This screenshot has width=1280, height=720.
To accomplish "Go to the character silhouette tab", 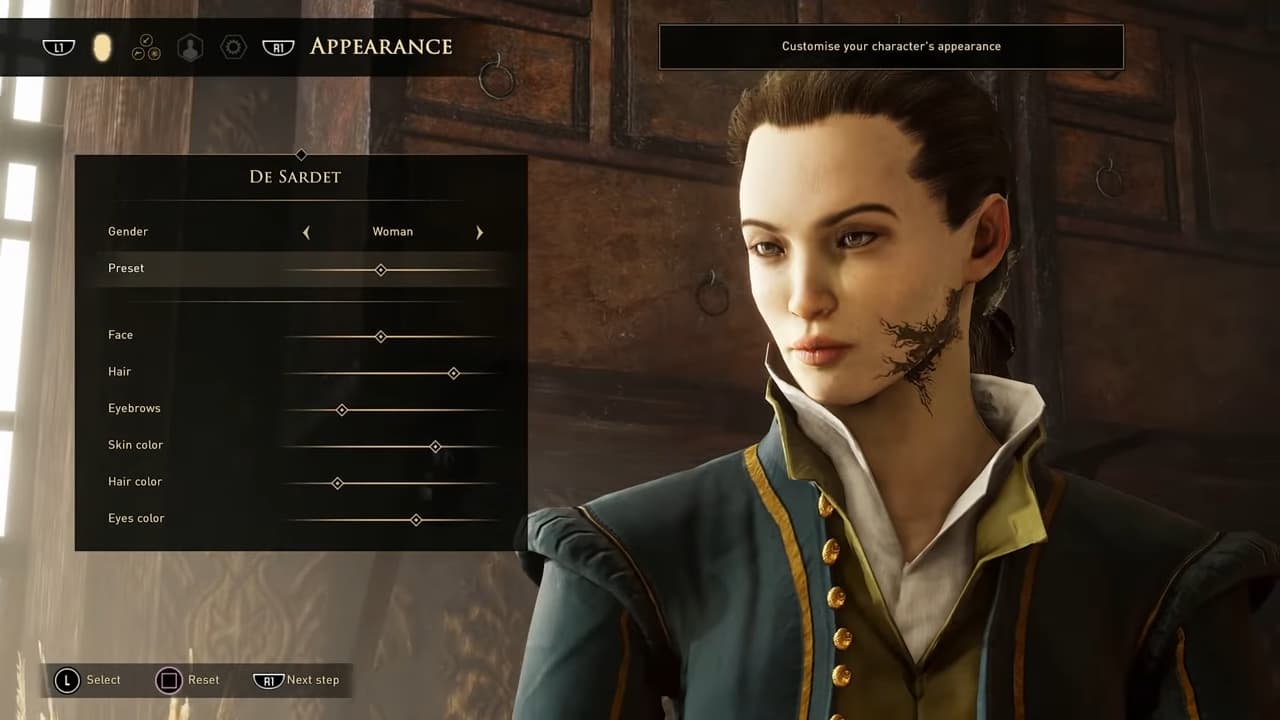I will 189,47.
